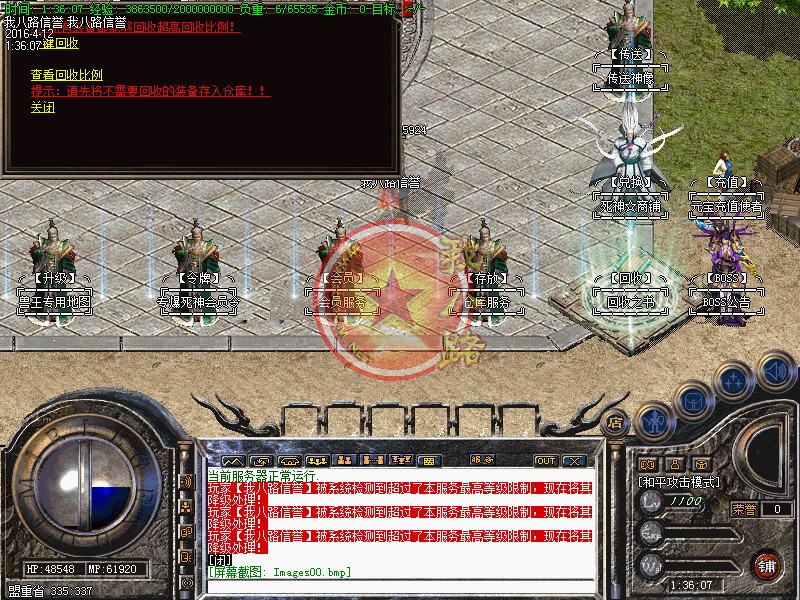This screenshot has width=800, height=600.
Task: Click the X button on the chat toolbar
Action: [x=574, y=461]
